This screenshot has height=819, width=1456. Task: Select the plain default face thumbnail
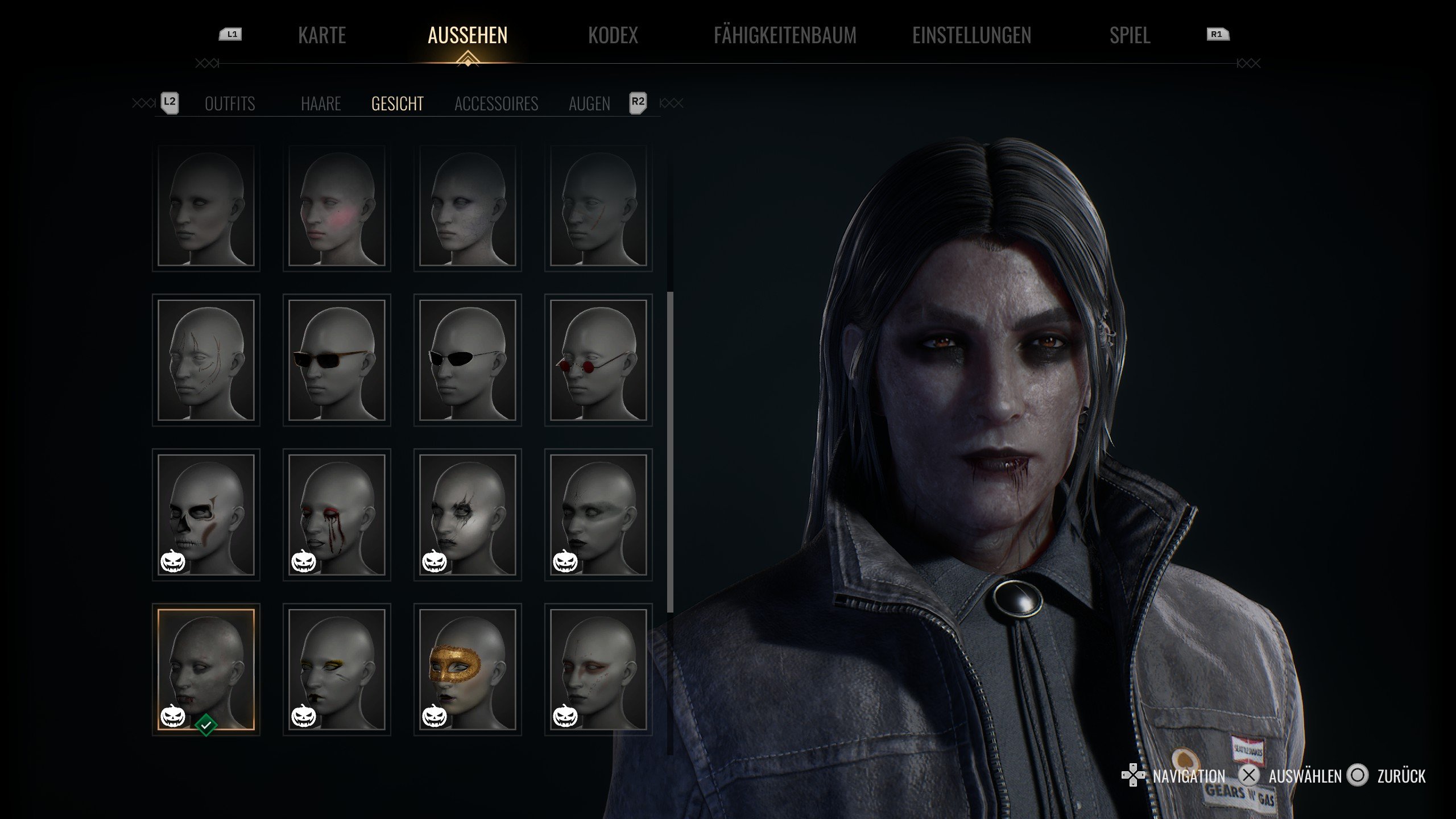[x=206, y=206]
